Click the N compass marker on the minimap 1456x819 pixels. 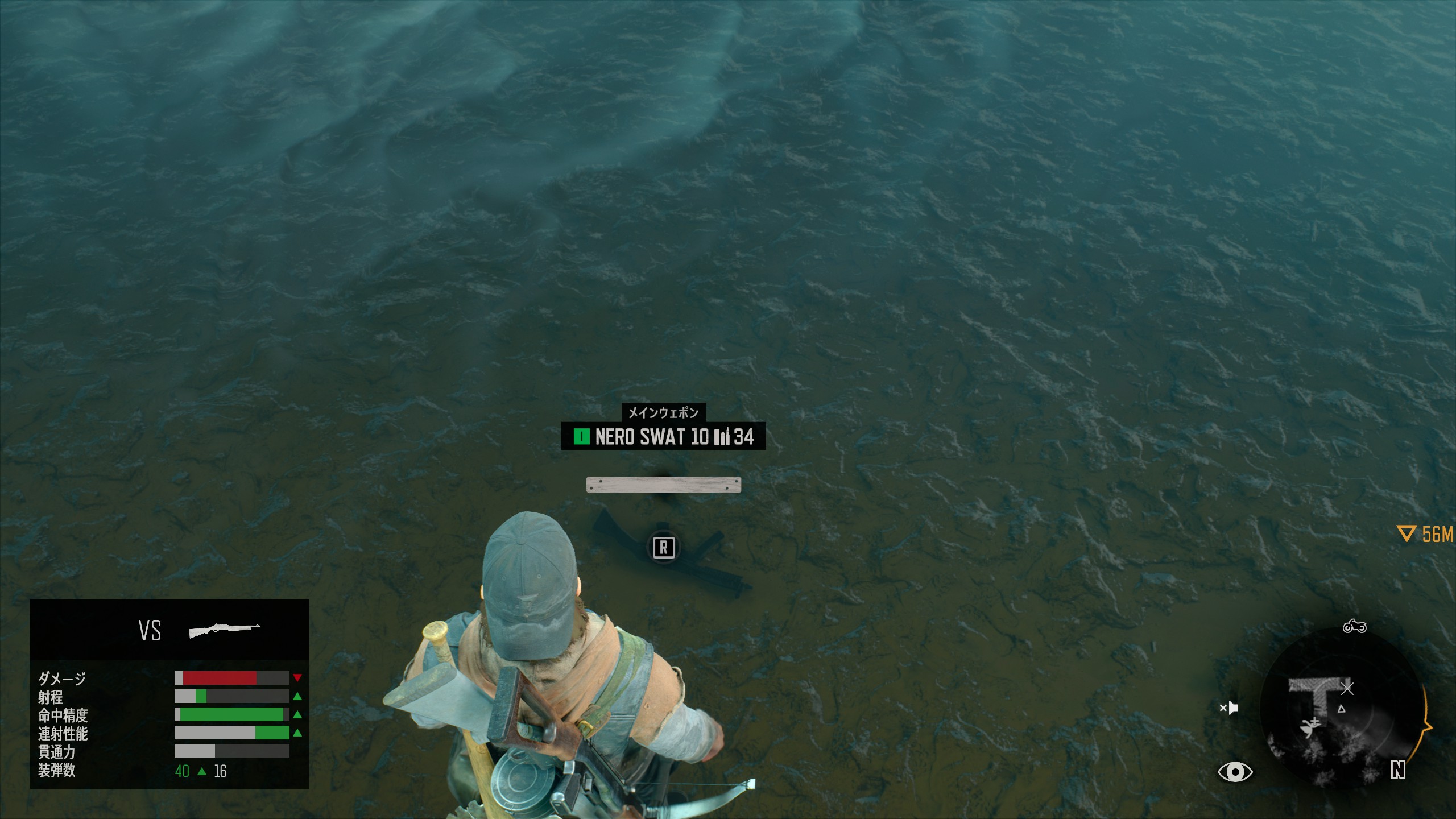coord(1397,770)
